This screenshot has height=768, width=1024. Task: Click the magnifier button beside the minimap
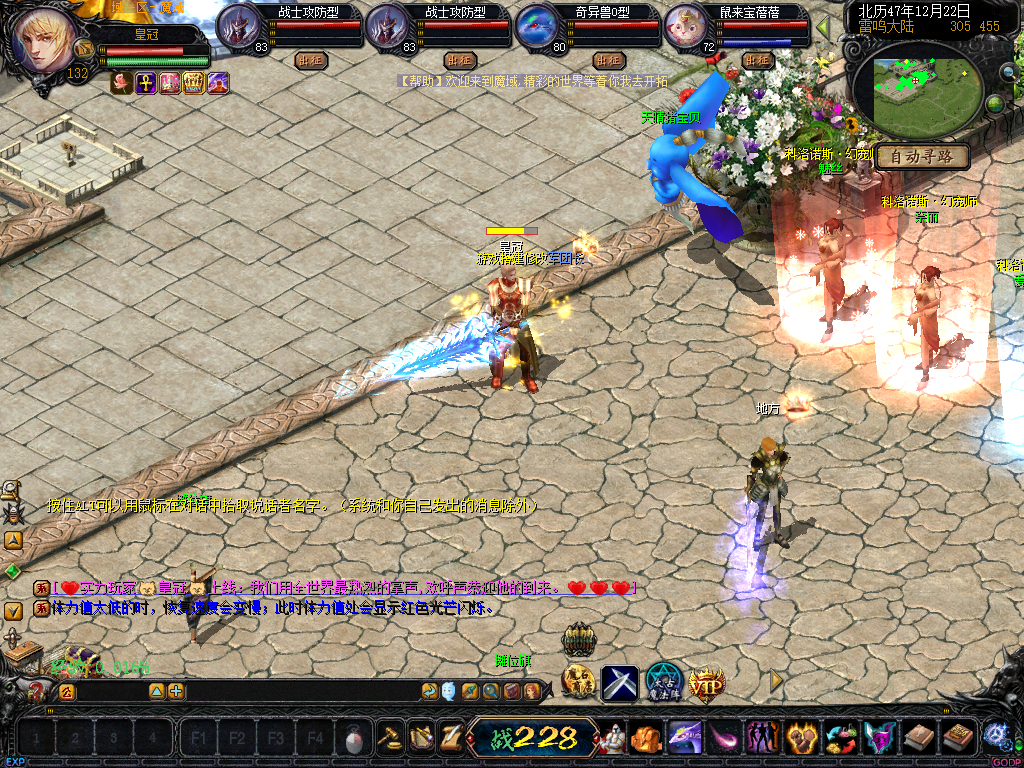1008,72
